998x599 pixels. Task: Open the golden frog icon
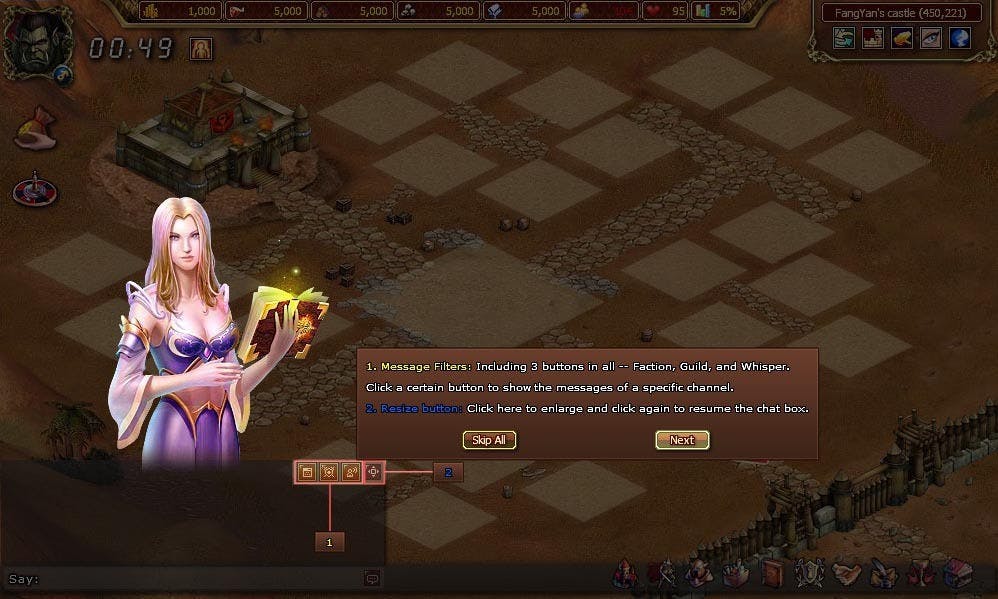coord(902,38)
